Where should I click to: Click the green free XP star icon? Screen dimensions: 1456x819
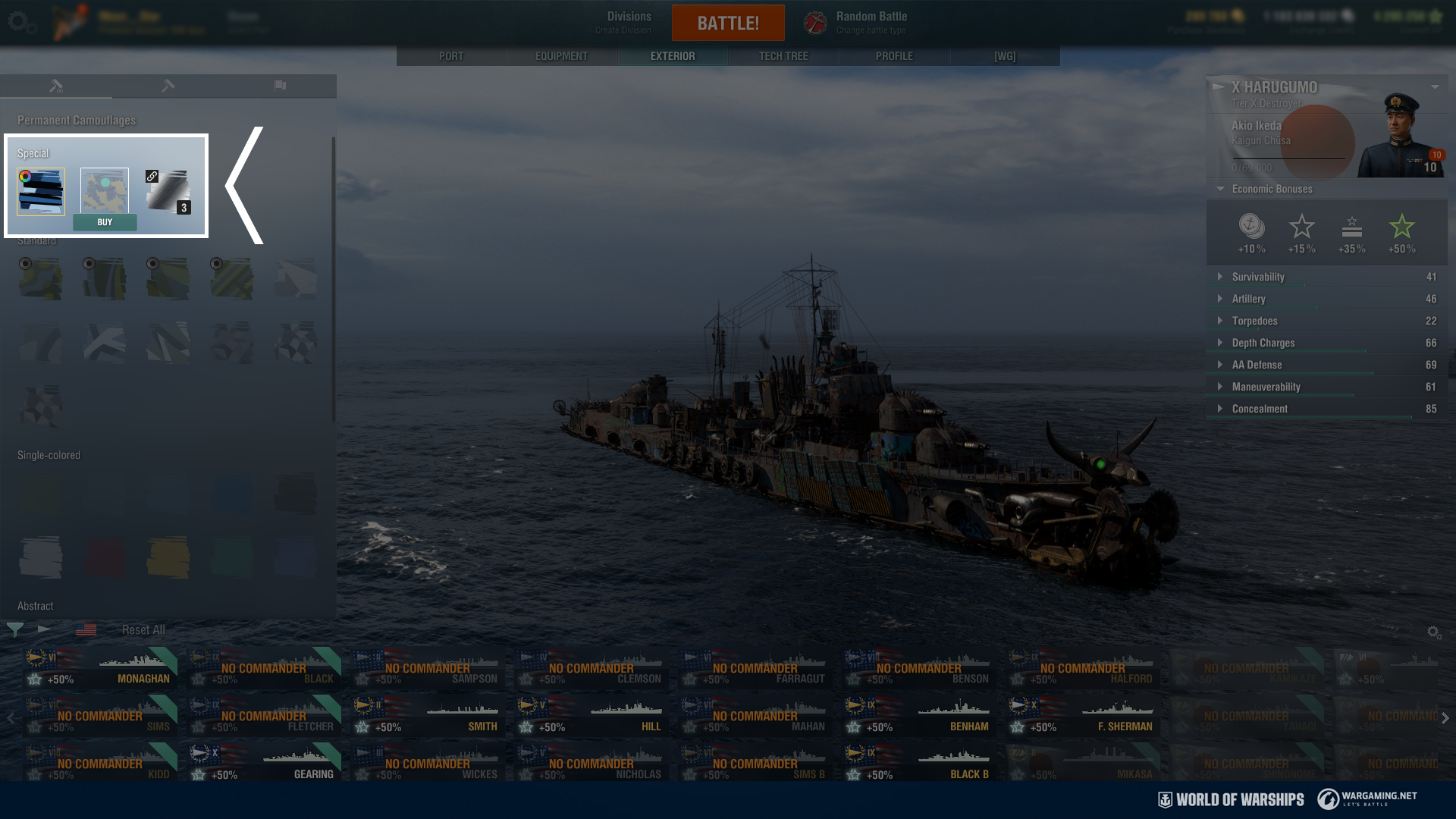pyautogui.click(x=1401, y=226)
